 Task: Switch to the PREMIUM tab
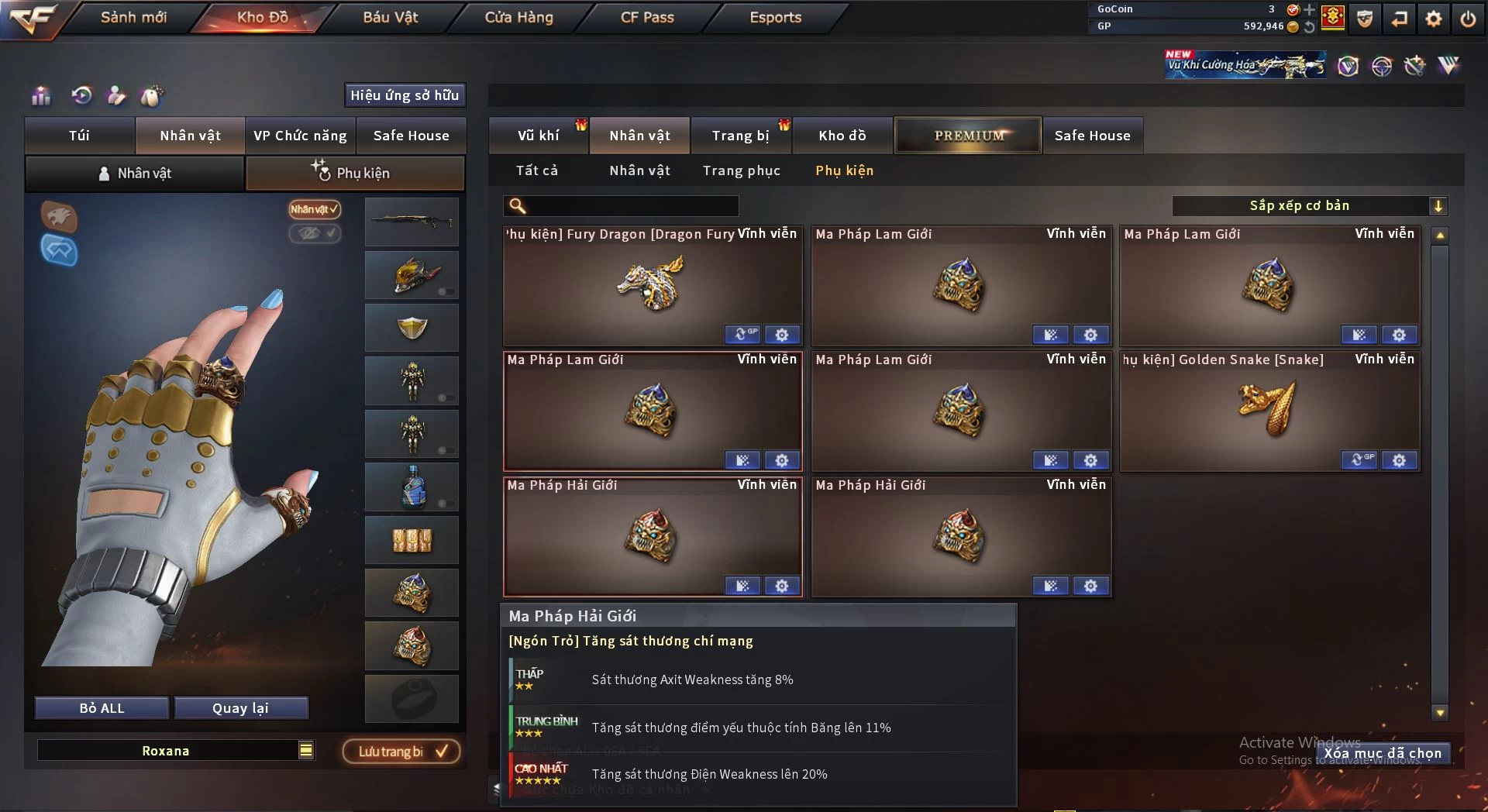click(968, 136)
